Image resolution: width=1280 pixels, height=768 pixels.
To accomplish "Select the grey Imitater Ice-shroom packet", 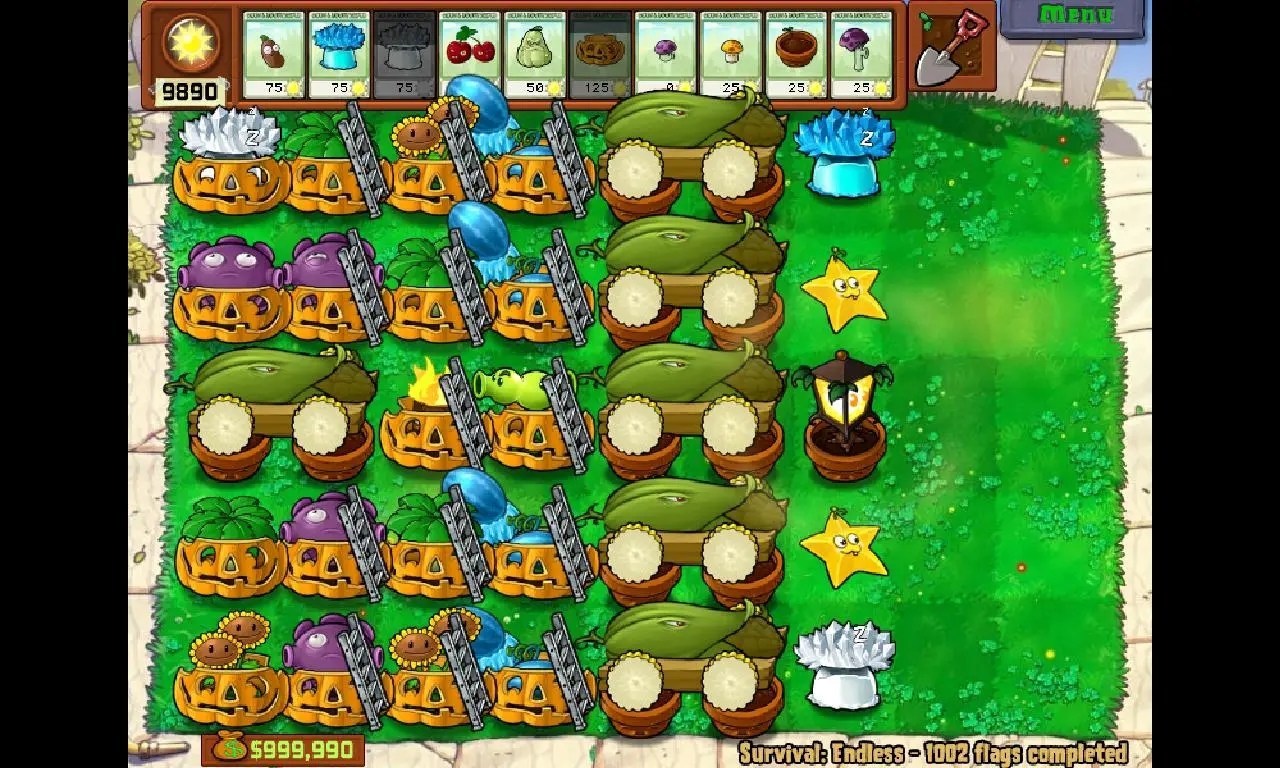I will click(404, 54).
